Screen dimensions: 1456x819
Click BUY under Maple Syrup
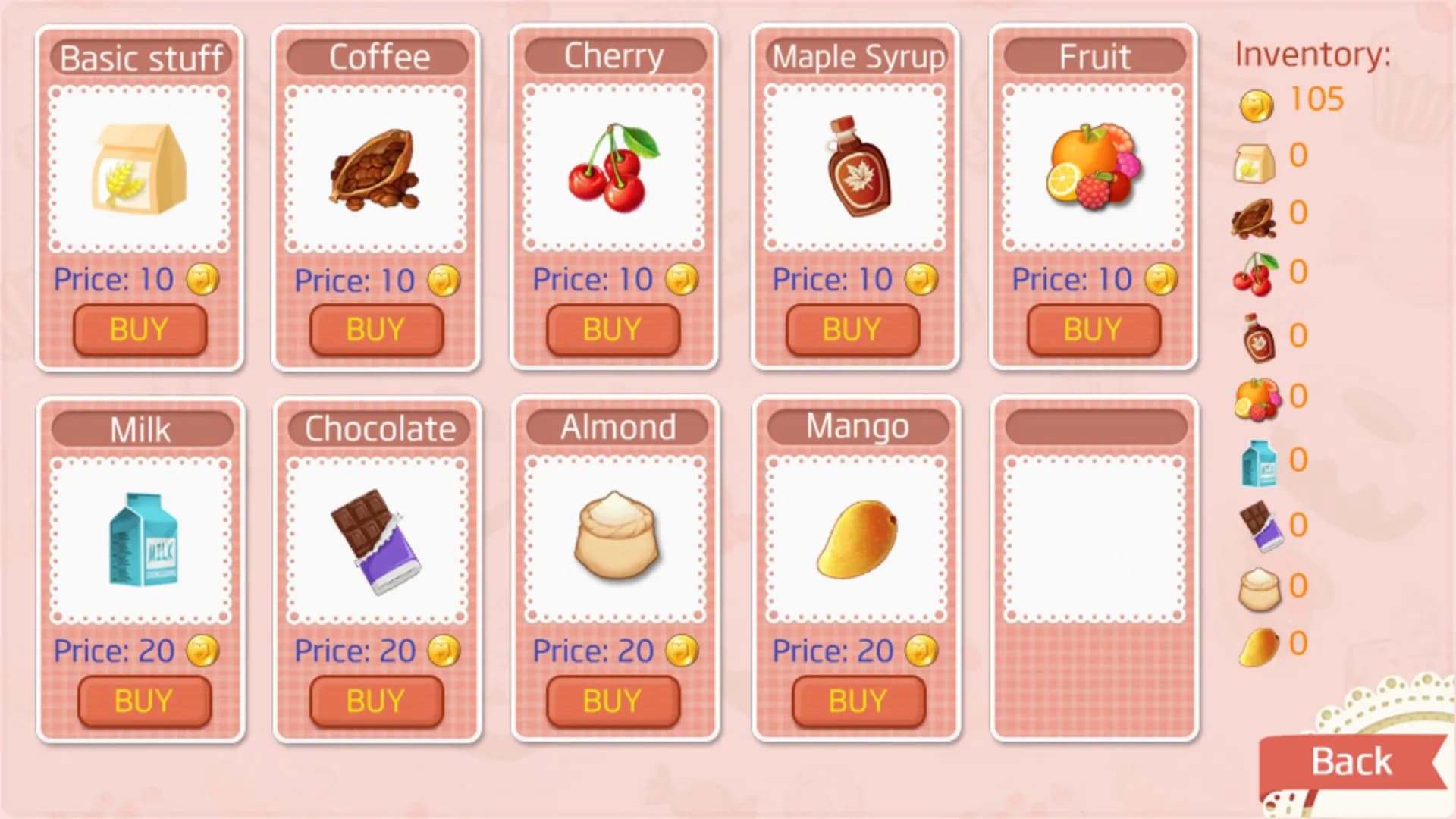point(852,330)
